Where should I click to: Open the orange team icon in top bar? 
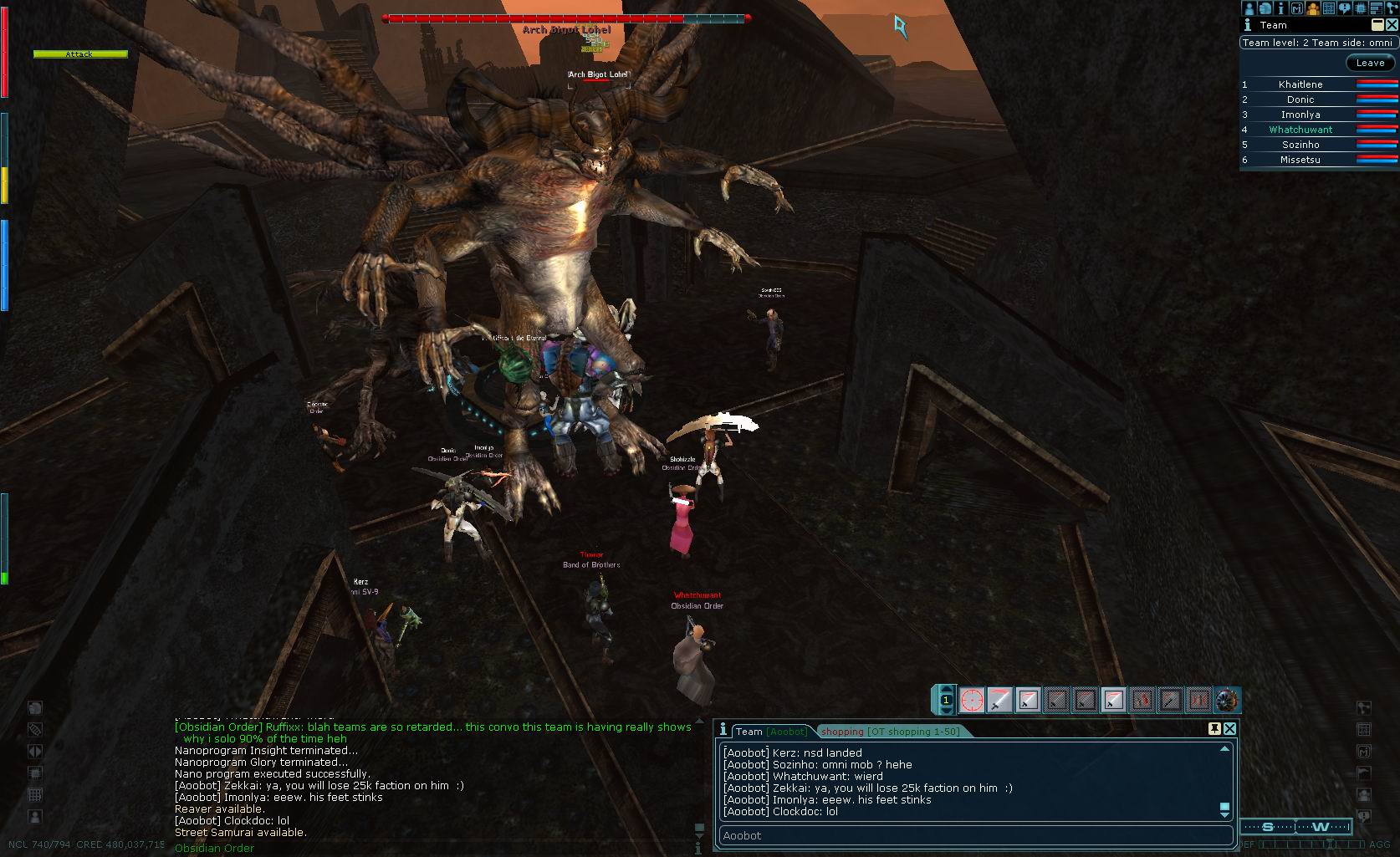pos(1313,8)
